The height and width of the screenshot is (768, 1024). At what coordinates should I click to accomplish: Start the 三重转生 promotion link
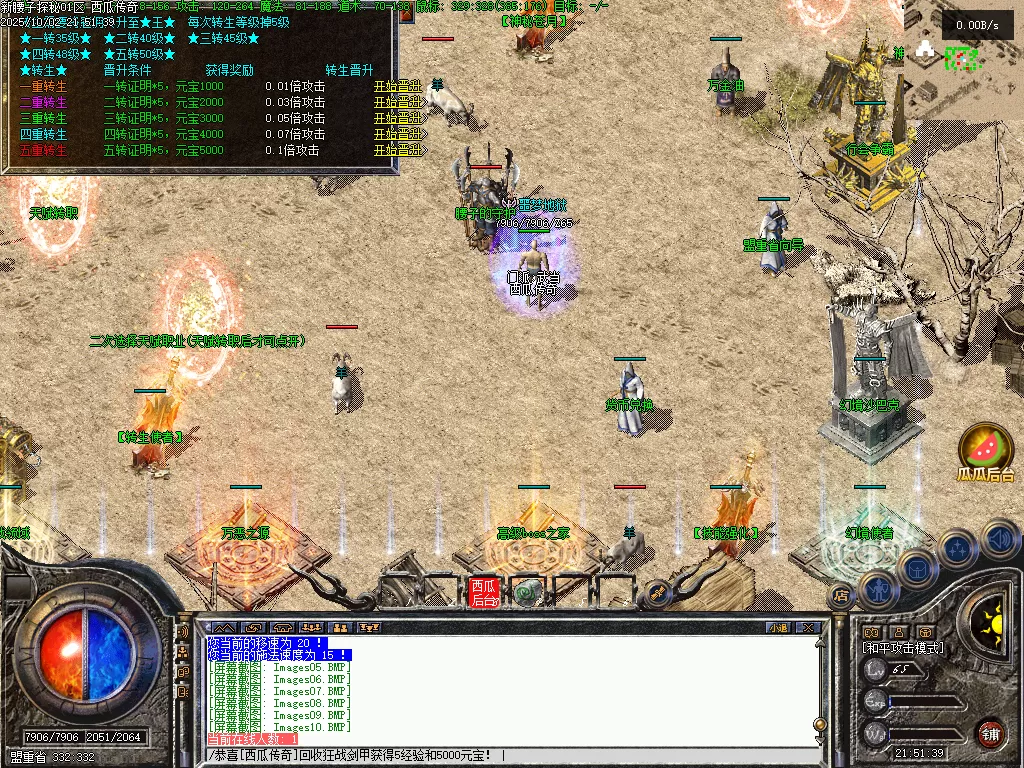click(397, 118)
